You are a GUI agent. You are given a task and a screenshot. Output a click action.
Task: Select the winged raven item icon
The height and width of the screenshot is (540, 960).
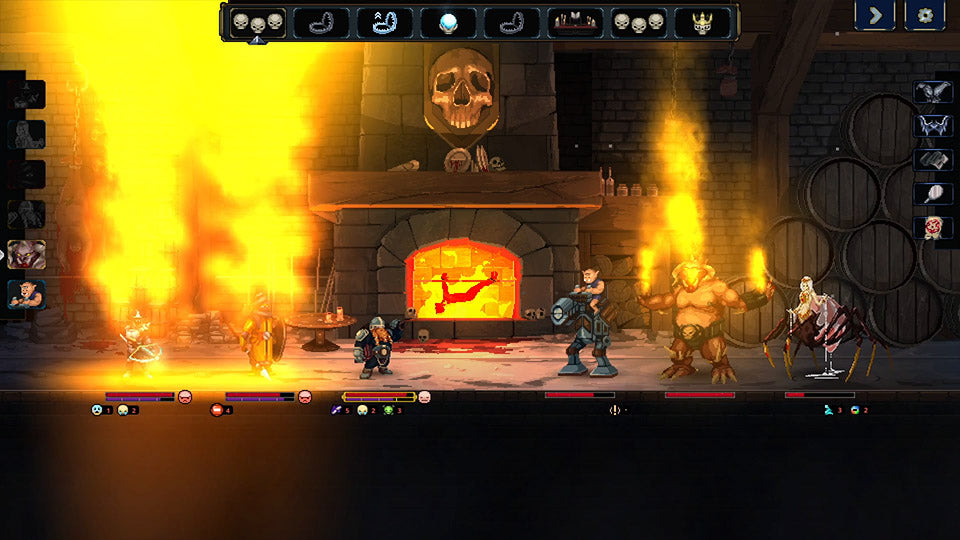[932, 92]
